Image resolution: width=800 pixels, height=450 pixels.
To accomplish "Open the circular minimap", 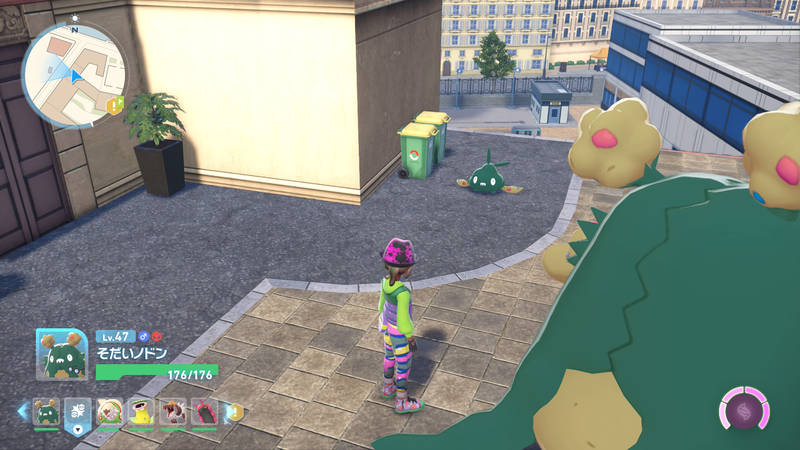I will click(73, 75).
